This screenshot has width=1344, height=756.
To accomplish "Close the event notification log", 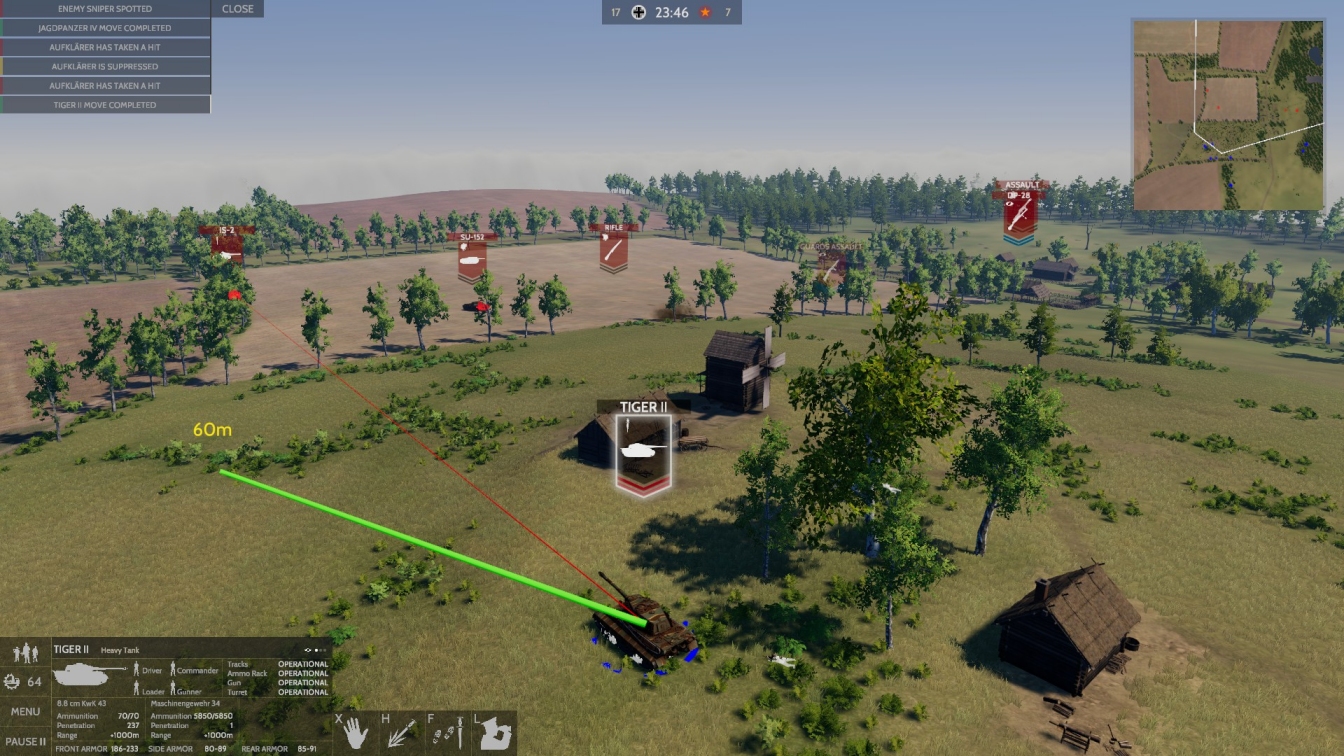I will pyautogui.click(x=237, y=9).
